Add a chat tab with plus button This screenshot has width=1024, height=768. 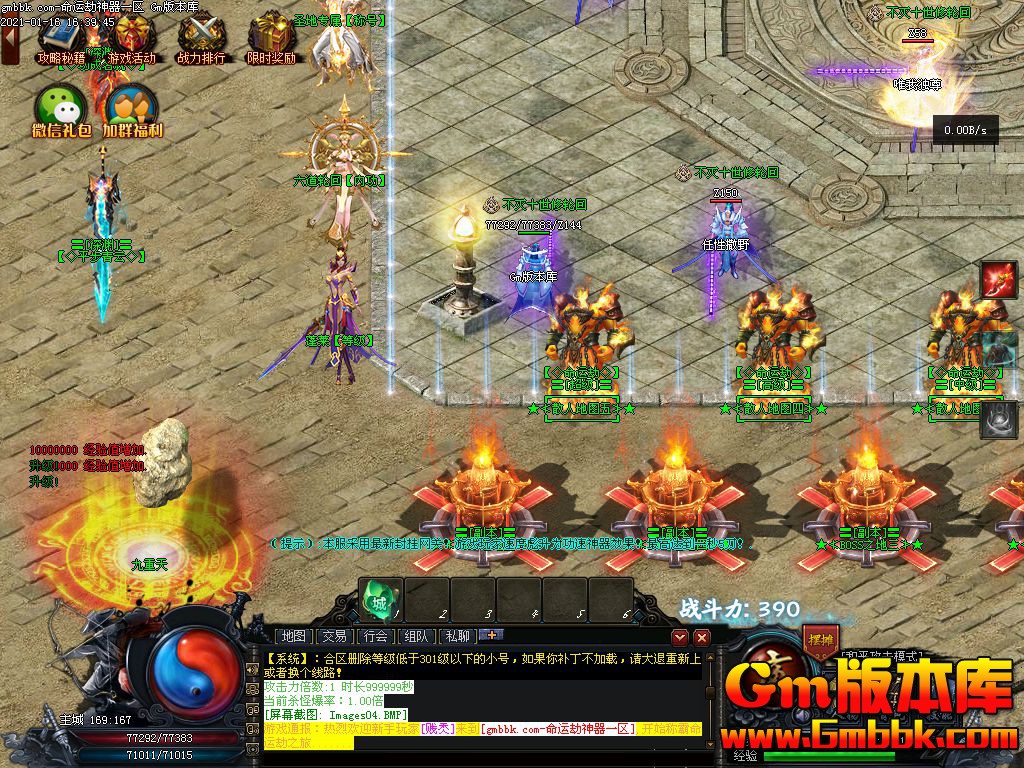[x=491, y=634]
